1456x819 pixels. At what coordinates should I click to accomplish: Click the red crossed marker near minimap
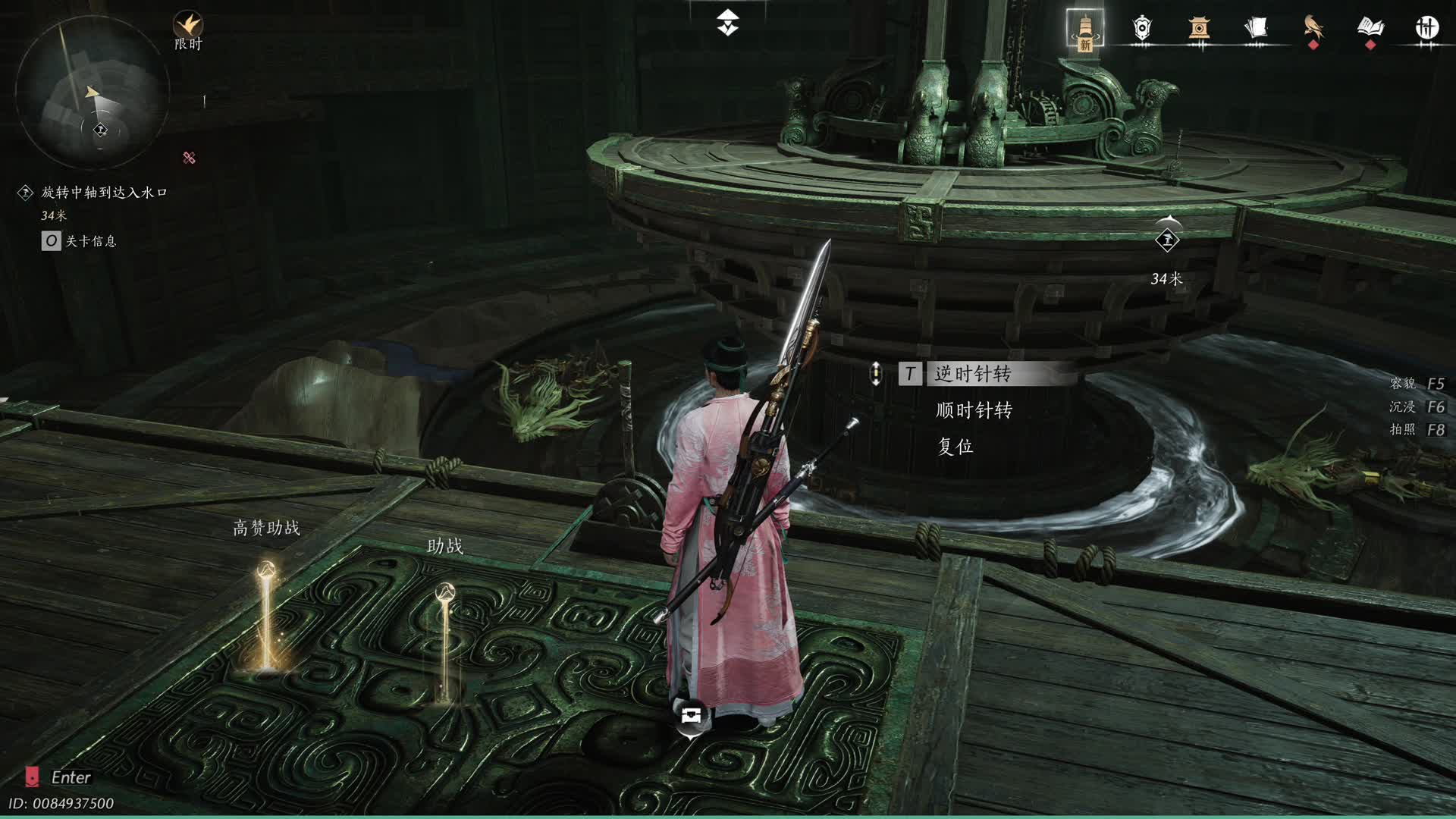pos(189,158)
